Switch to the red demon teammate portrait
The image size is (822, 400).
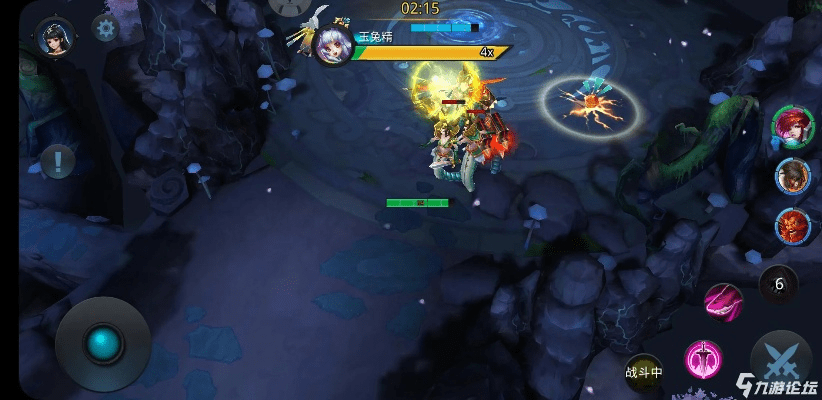(792, 224)
